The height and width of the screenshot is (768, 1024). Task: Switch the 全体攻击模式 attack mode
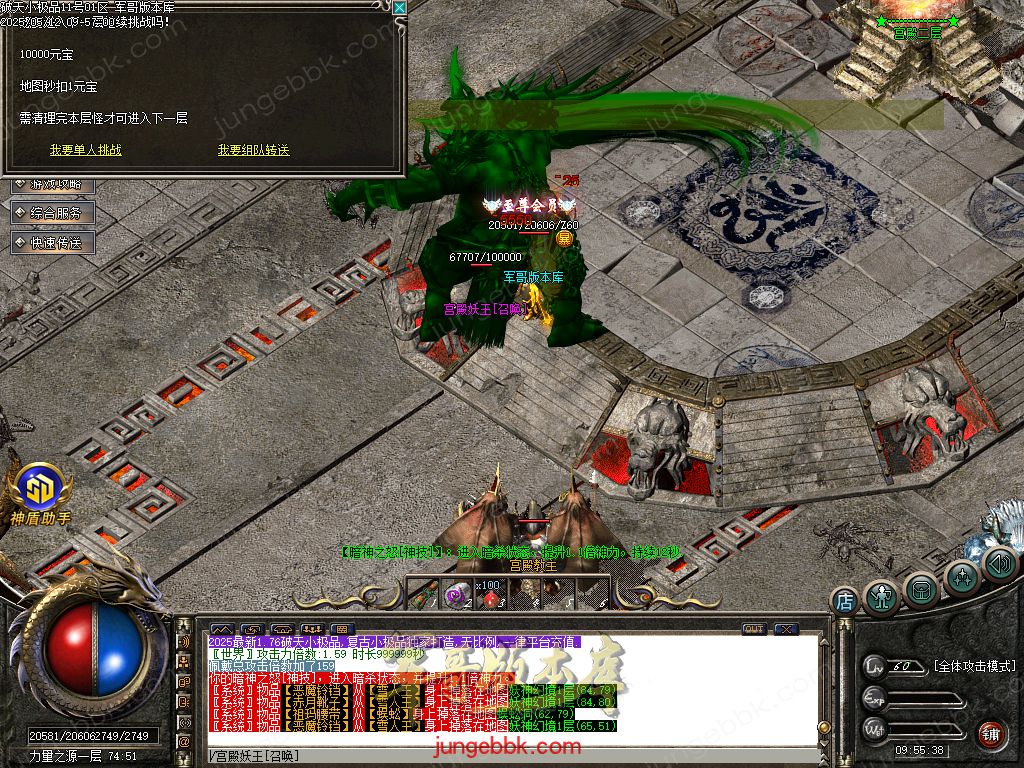(x=973, y=666)
